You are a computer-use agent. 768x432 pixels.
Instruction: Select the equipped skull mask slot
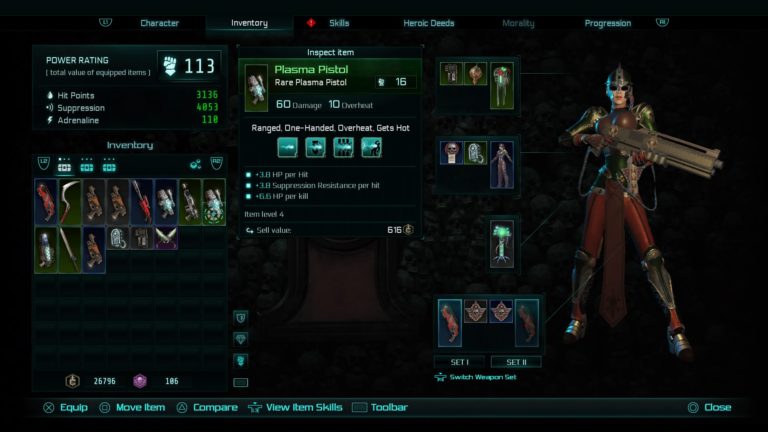451,152
